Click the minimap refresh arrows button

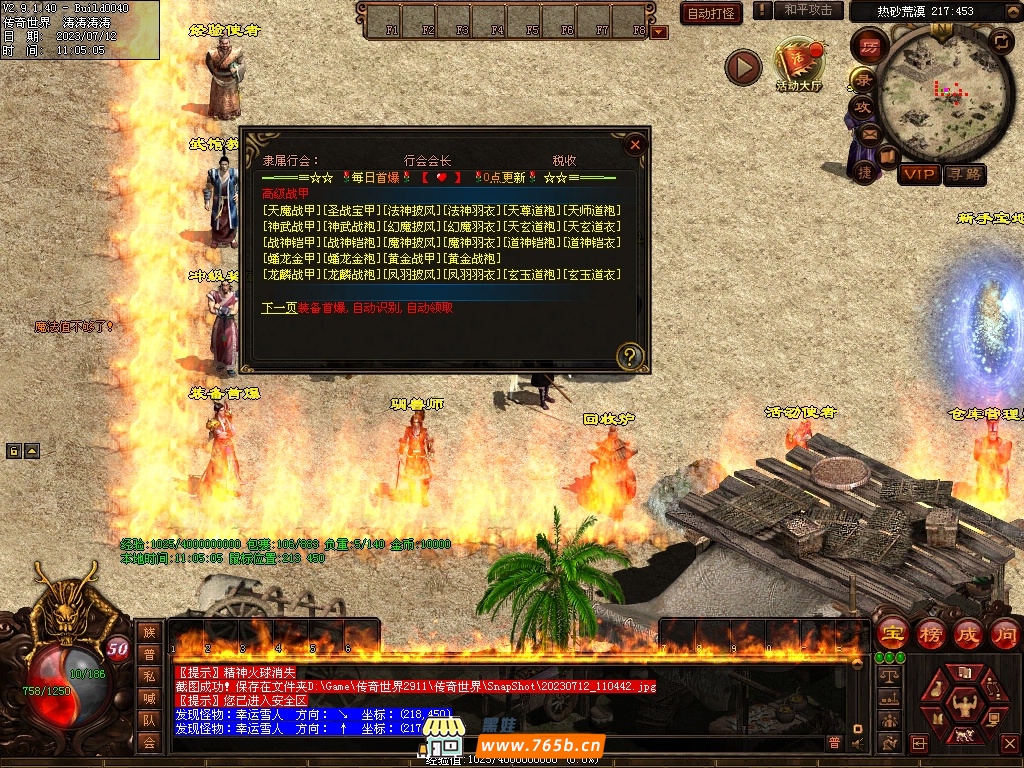pyautogui.click(x=1000, y=41)
